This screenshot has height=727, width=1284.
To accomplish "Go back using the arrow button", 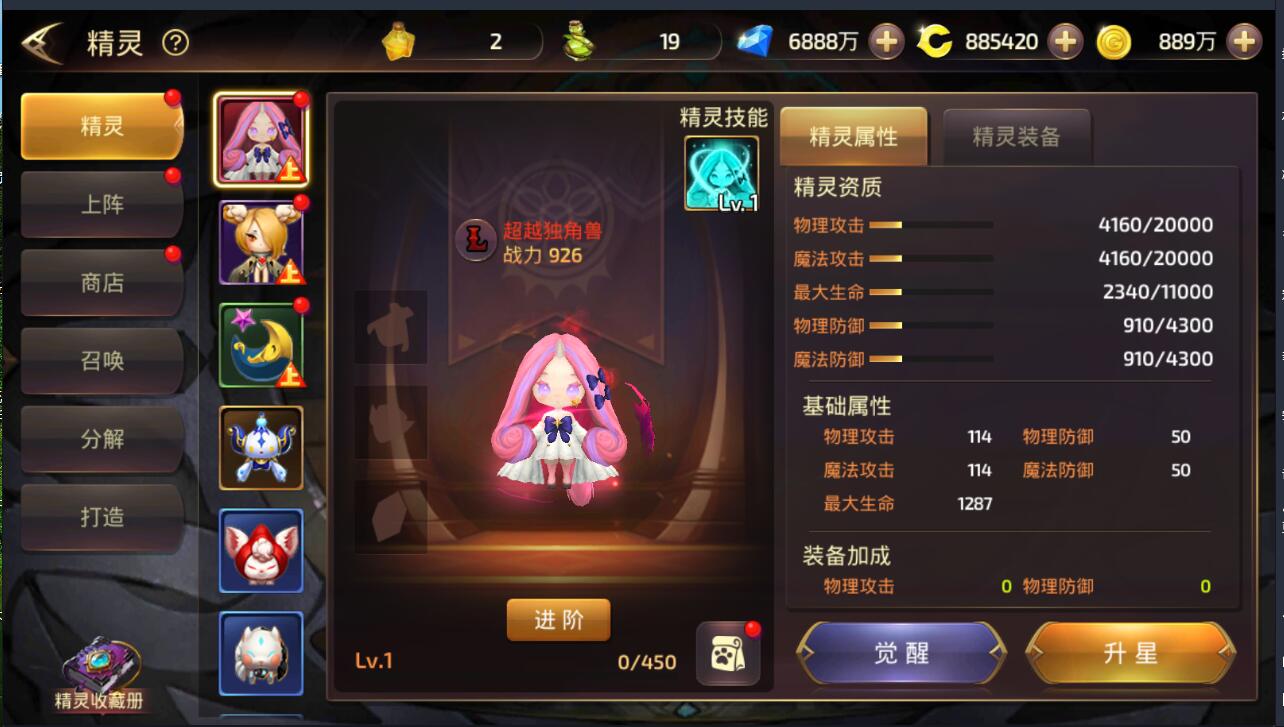I will (43, 42).
